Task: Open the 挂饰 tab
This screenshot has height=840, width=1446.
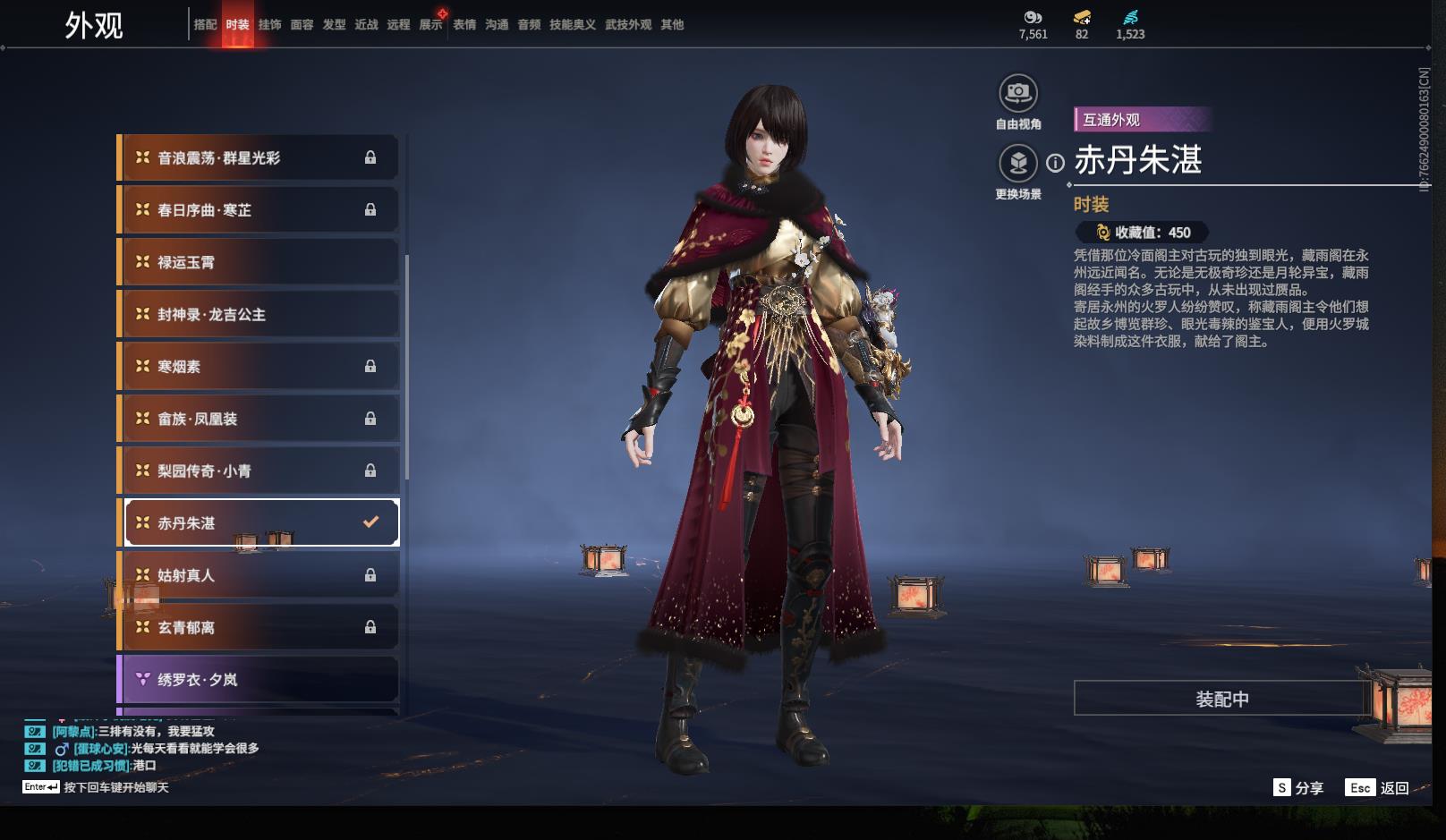Action: tap(269, 25)
